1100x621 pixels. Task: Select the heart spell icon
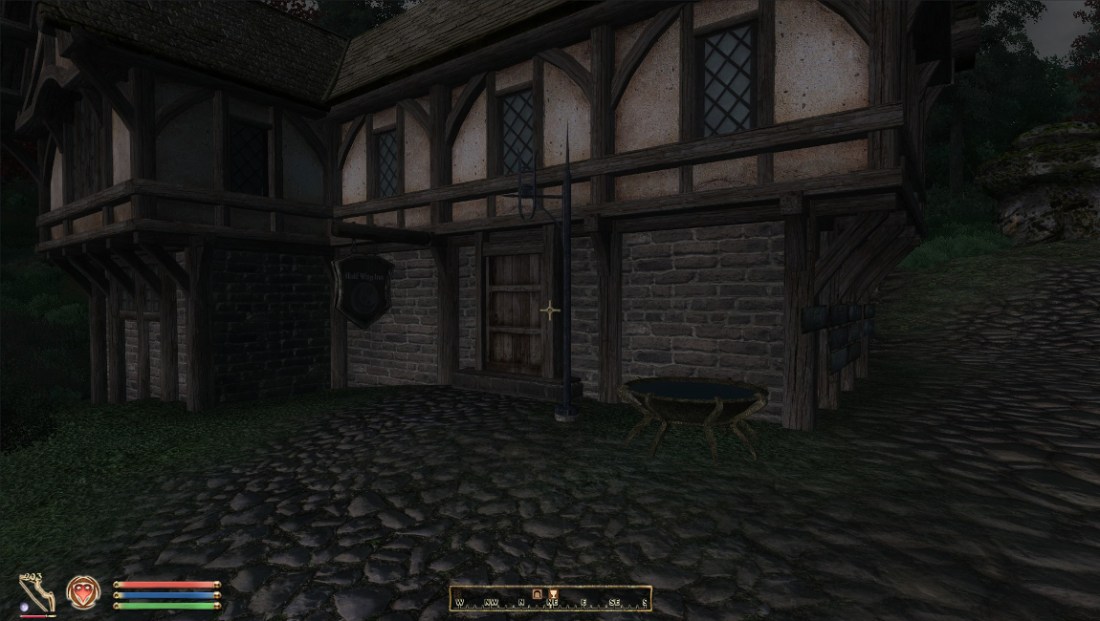81,591
